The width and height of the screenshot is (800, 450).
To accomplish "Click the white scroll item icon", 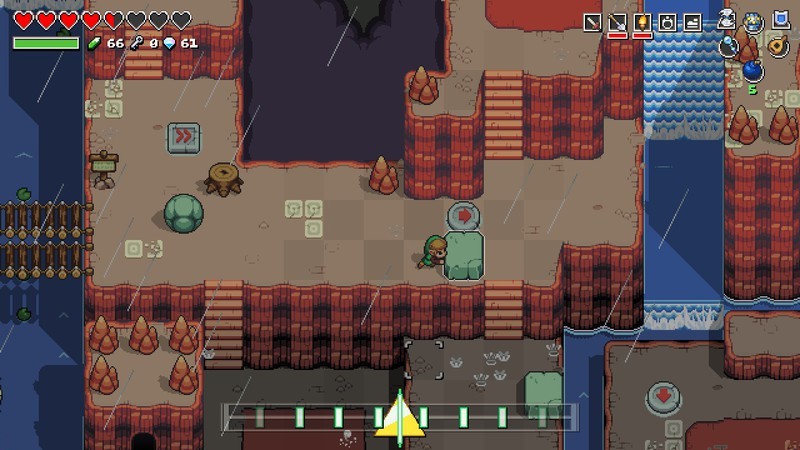I will [x=728, y=20].
